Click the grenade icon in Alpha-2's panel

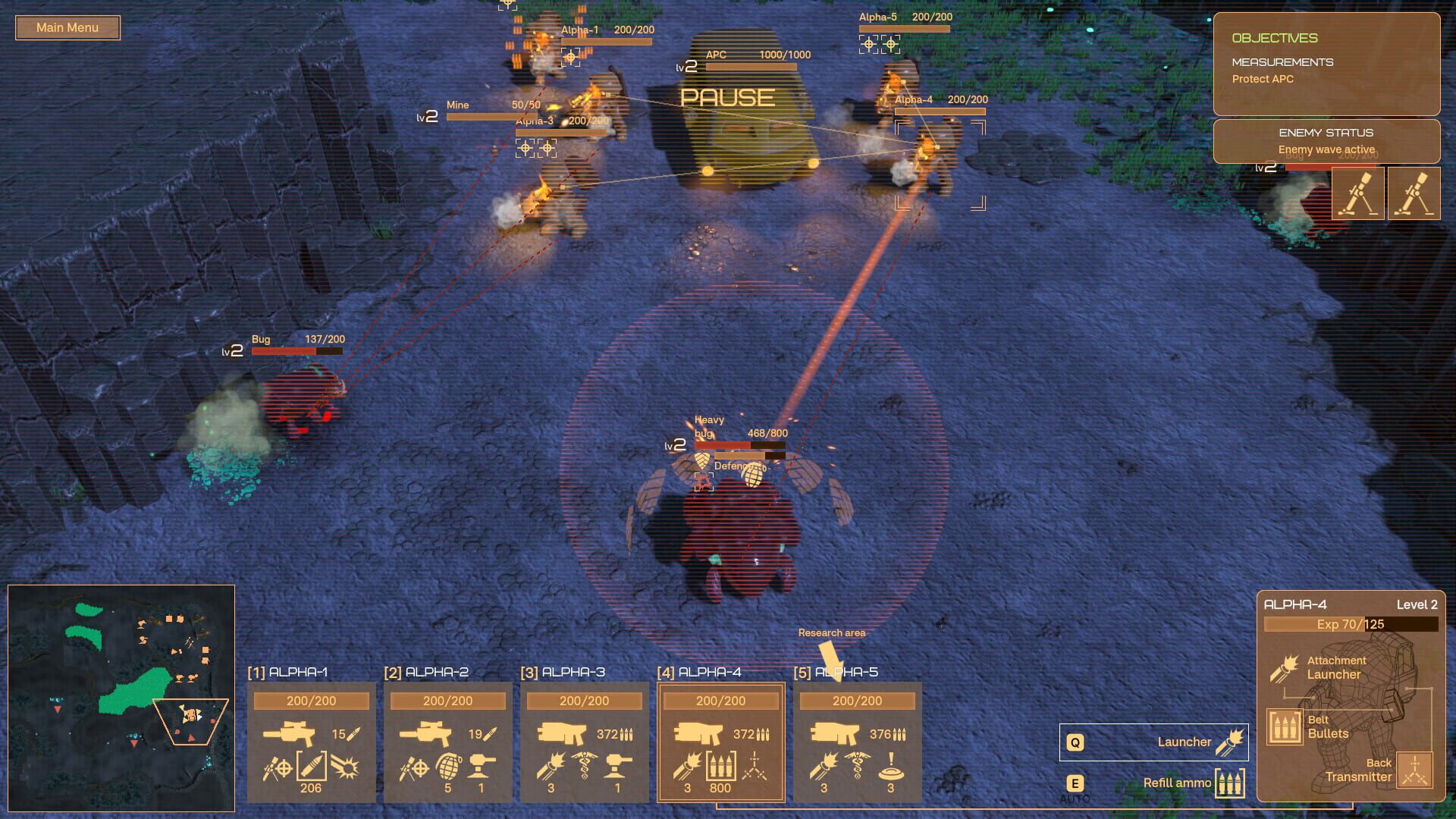coord(447,768)
